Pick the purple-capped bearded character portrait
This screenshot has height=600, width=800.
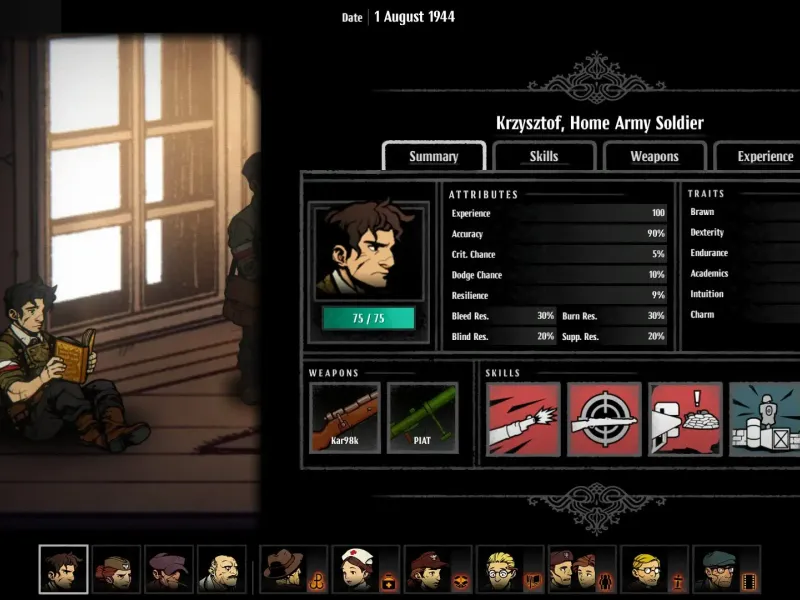pyautogui.click(x=168, y=570)
